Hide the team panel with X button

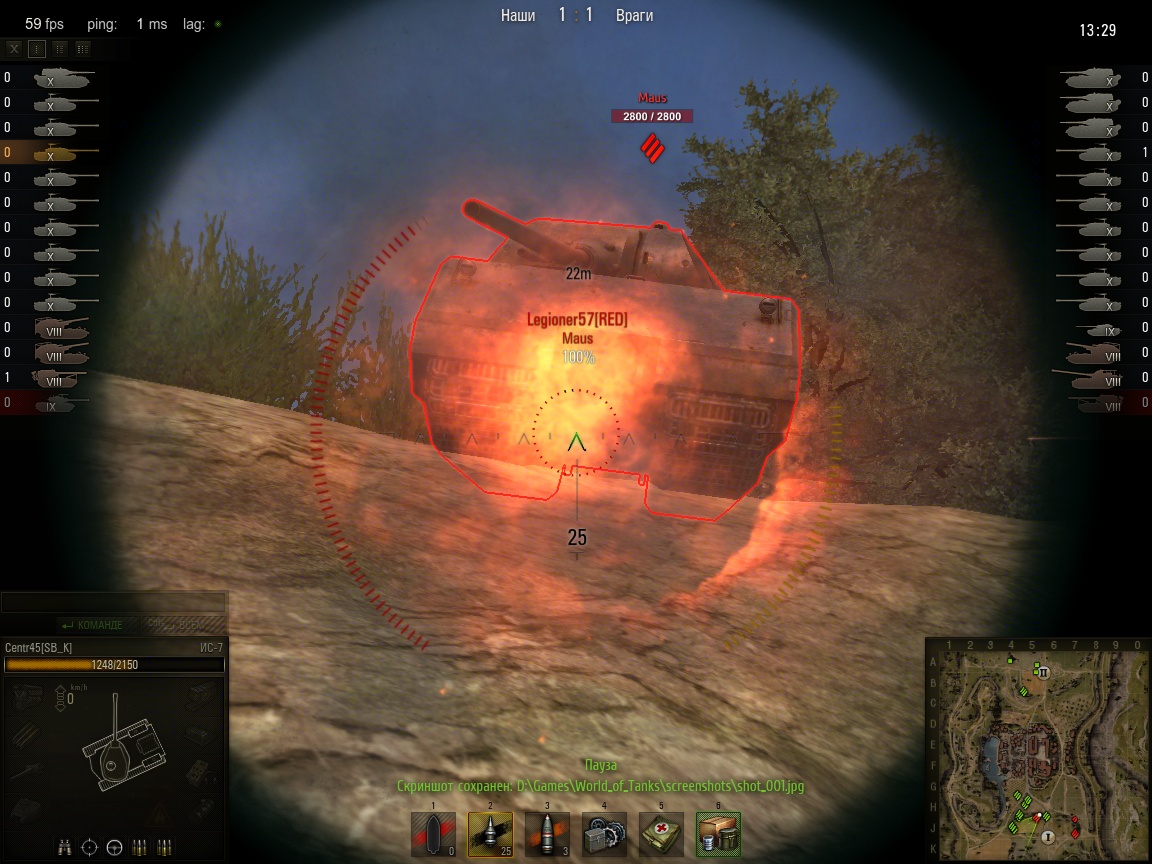coord(14,48)
